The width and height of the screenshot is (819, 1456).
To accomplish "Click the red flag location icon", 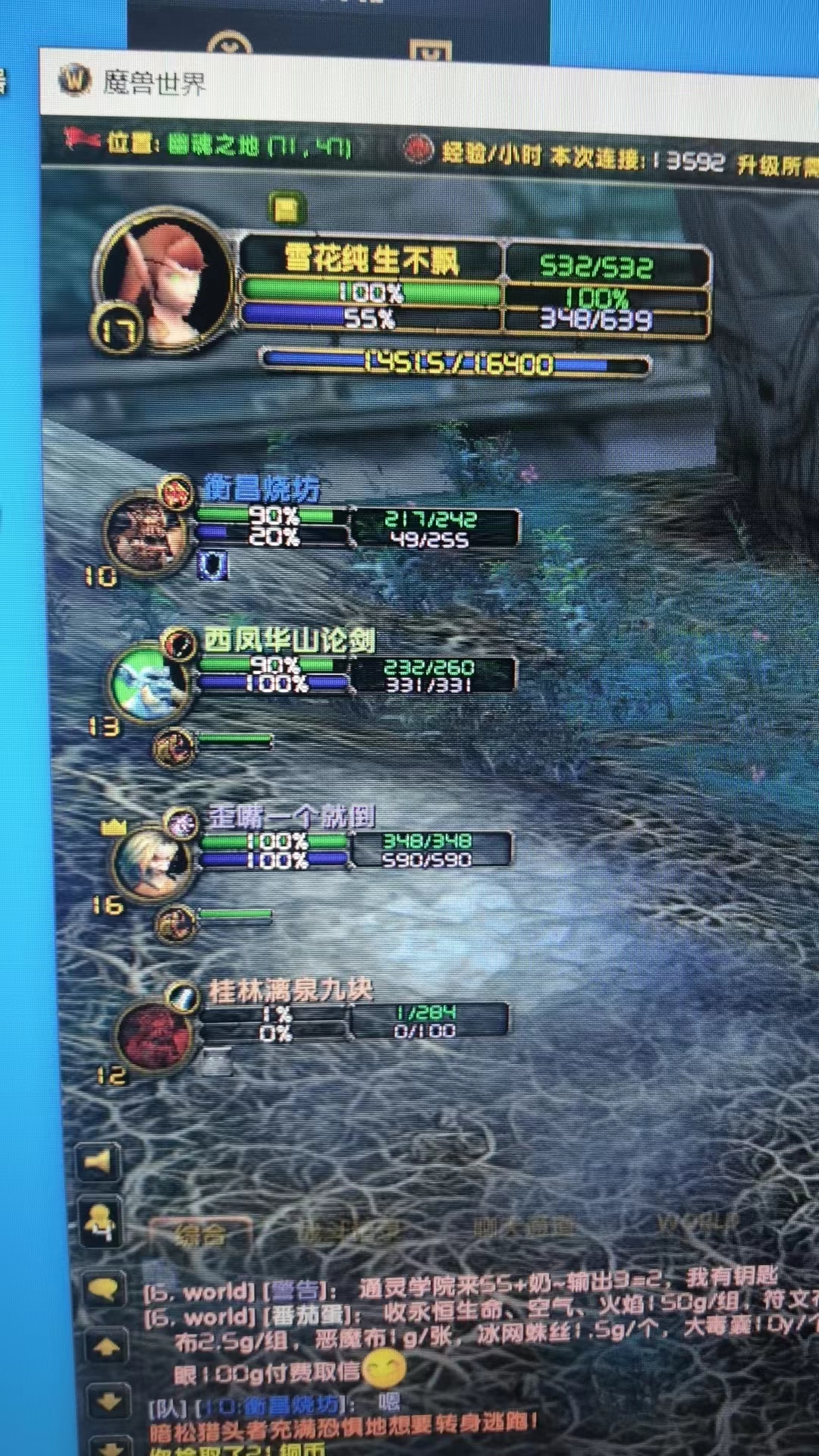I will coord(82,140).
